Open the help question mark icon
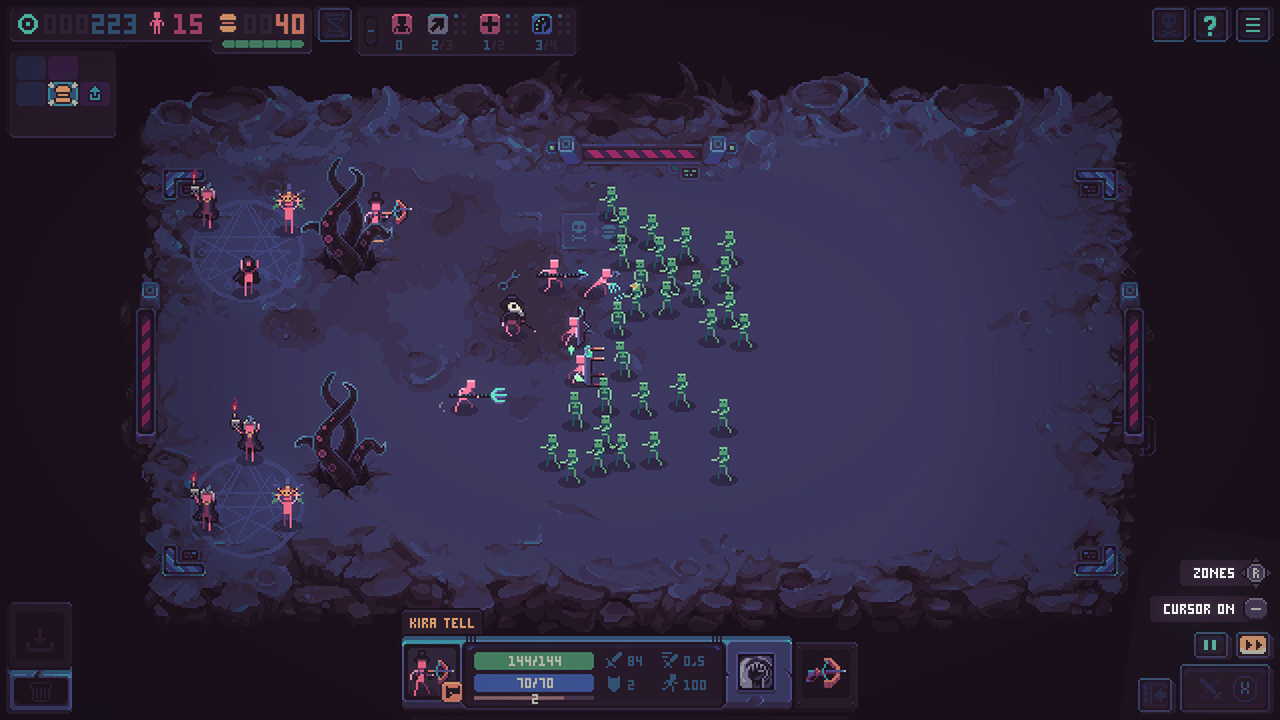Viewport: 1280px width, 720px height. pyautogui.click(x=1210, y=25)
